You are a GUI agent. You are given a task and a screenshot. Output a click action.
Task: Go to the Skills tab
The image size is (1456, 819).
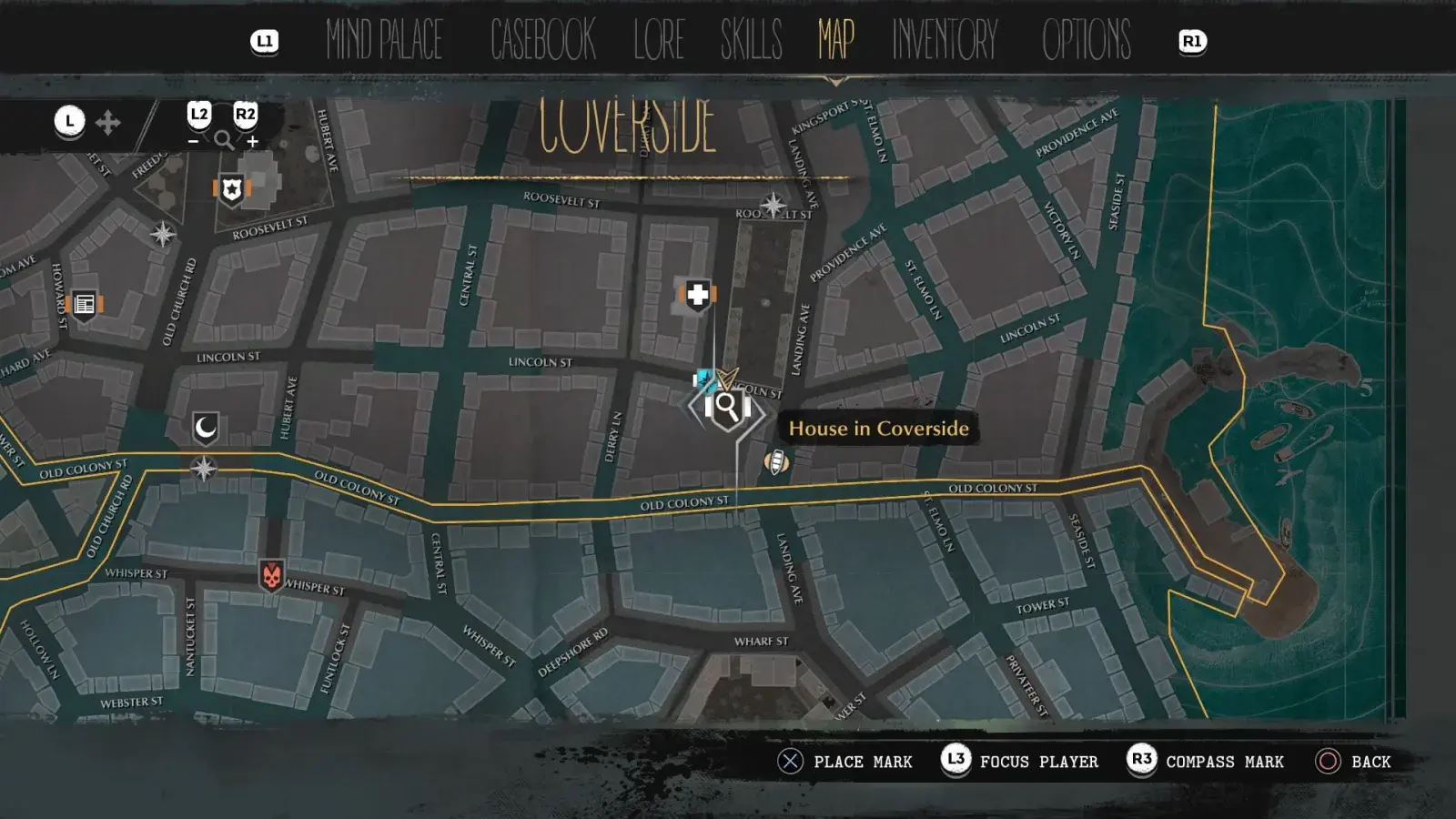(751, 40)
